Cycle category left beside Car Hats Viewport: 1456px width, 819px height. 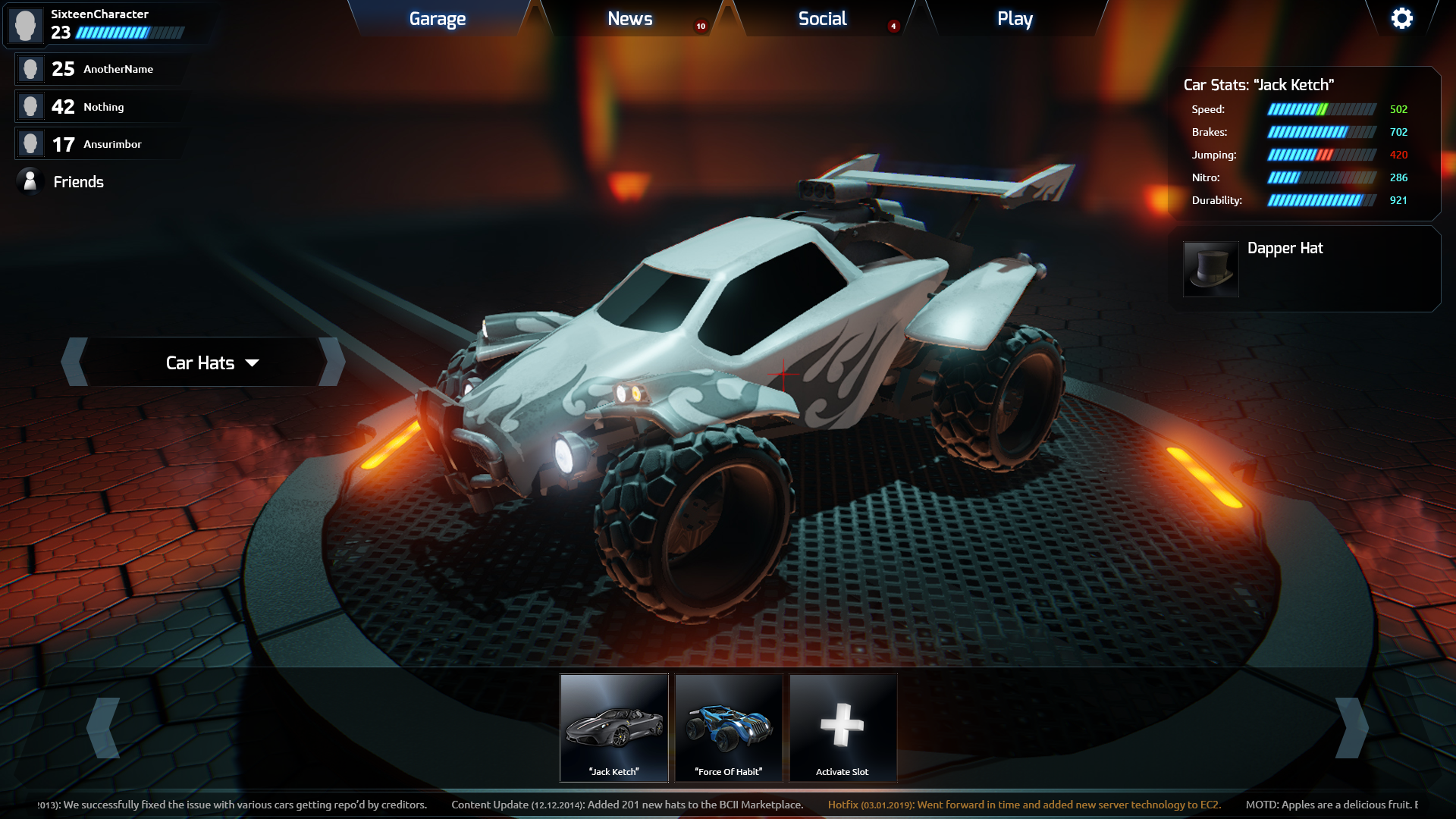(75, 362)
